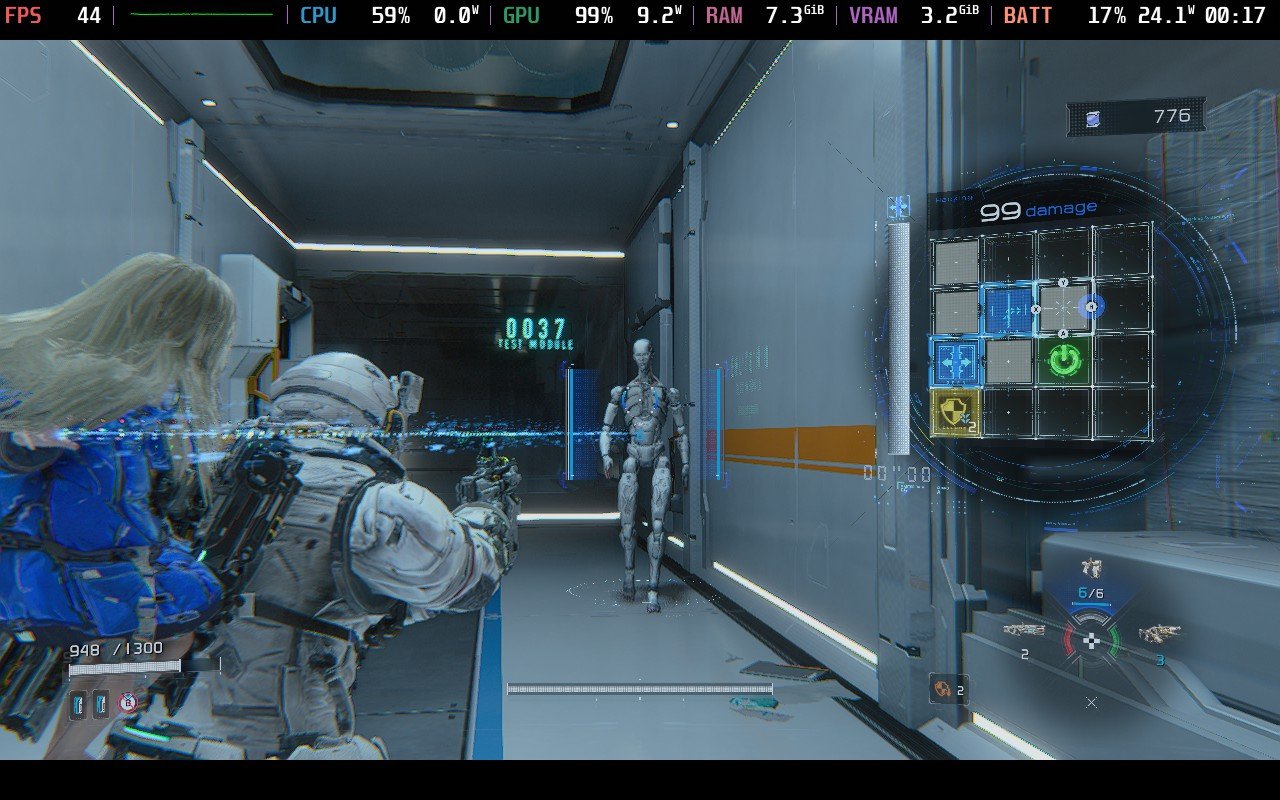Select the hacking grid cursor tile with crosshair

(x=1064, y=308)
